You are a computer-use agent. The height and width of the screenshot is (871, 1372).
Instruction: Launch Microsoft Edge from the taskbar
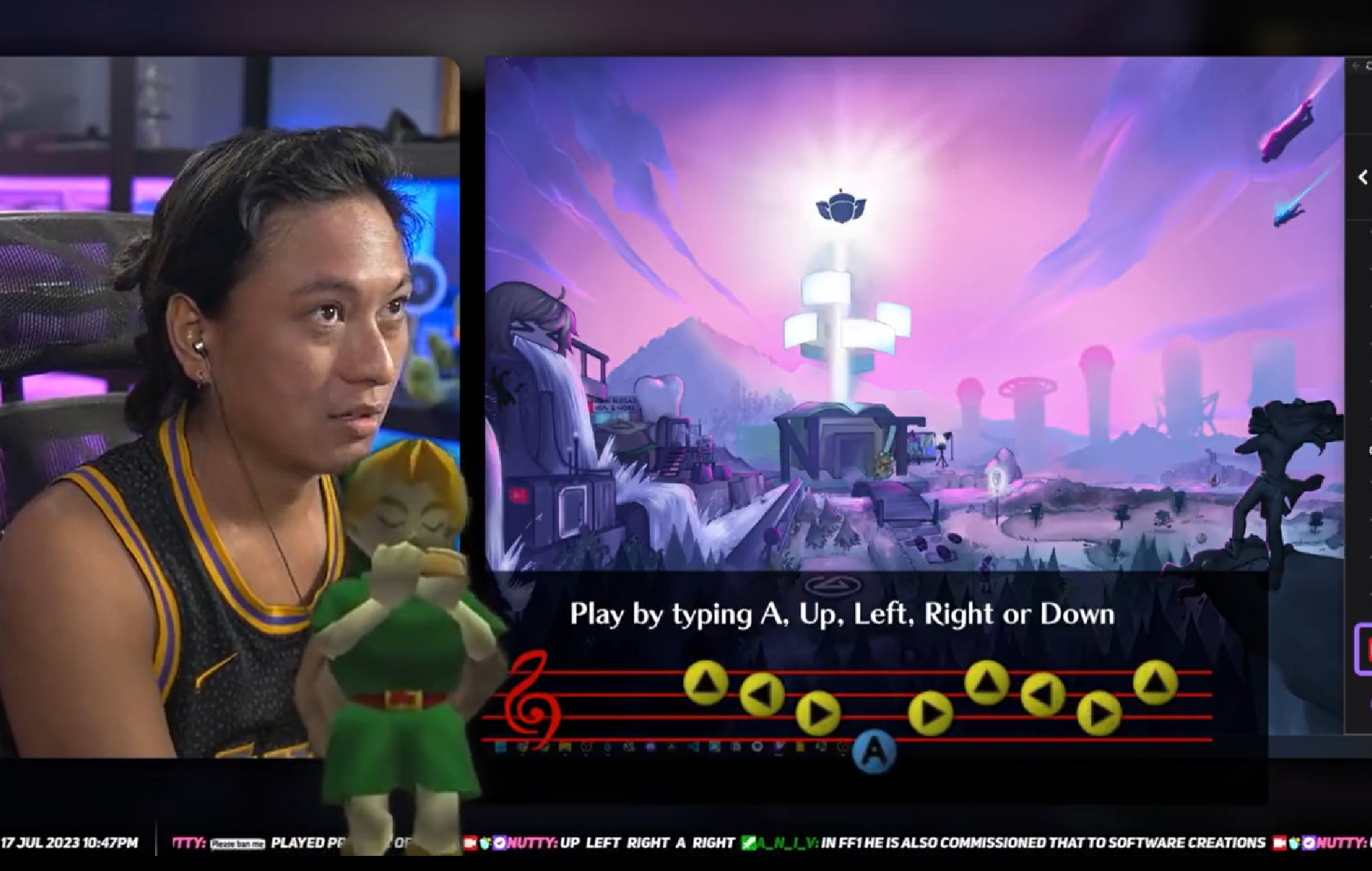point(757,749)
